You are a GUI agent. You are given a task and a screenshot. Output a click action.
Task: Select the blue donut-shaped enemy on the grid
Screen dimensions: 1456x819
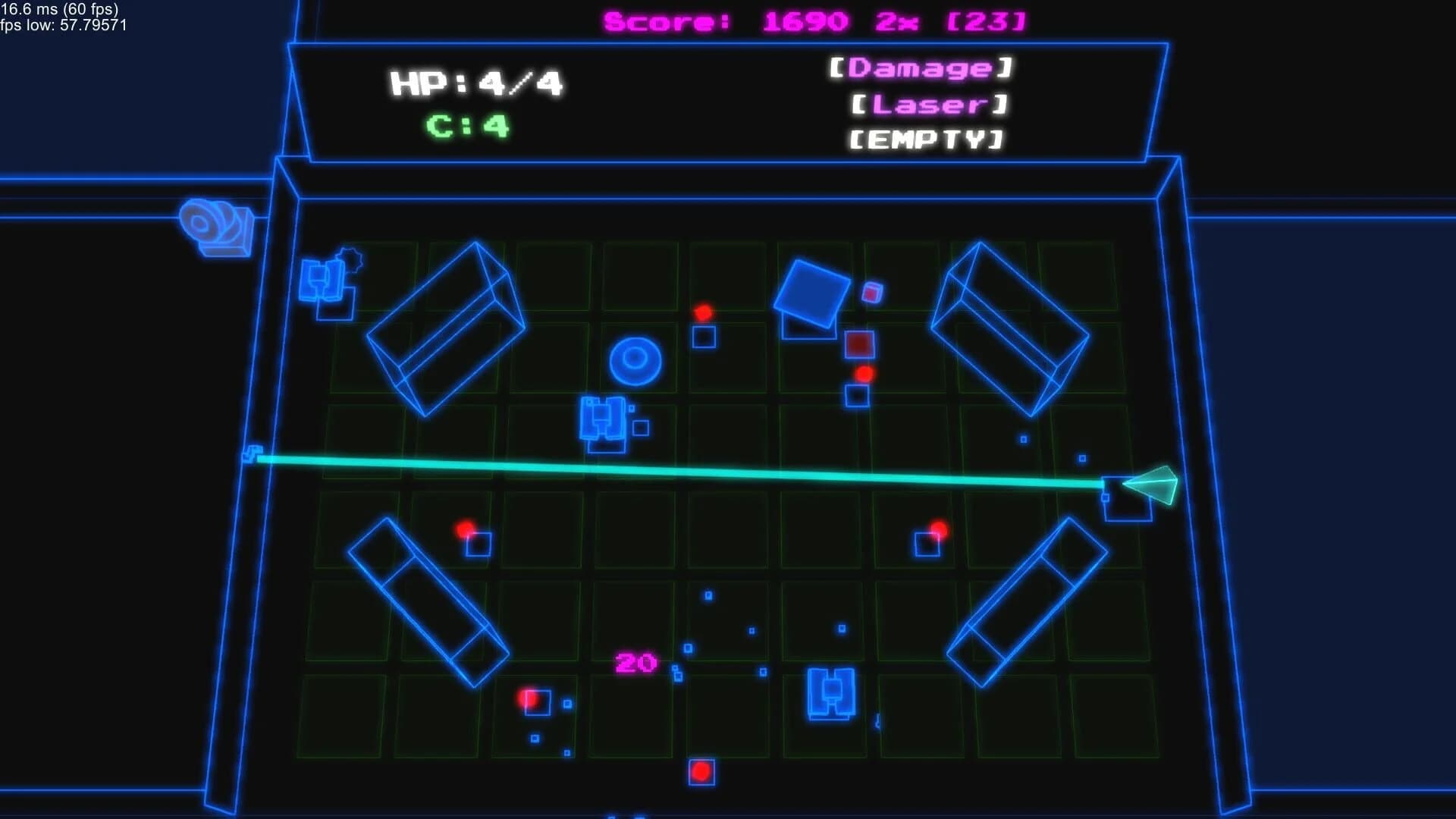pyautogui.click(x=635, y=356)
